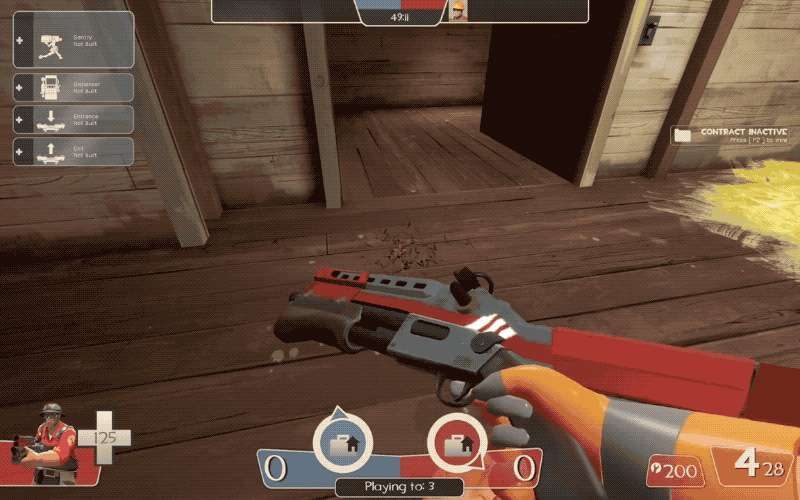The width and height of the screenshot is (800, 500).
Task: Select the Sentry build status panel
Action: 73,39
